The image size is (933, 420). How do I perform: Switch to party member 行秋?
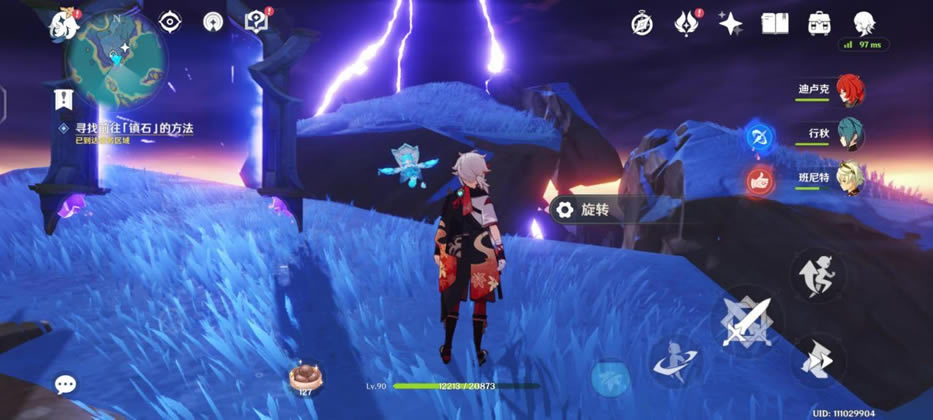point(849,133)
